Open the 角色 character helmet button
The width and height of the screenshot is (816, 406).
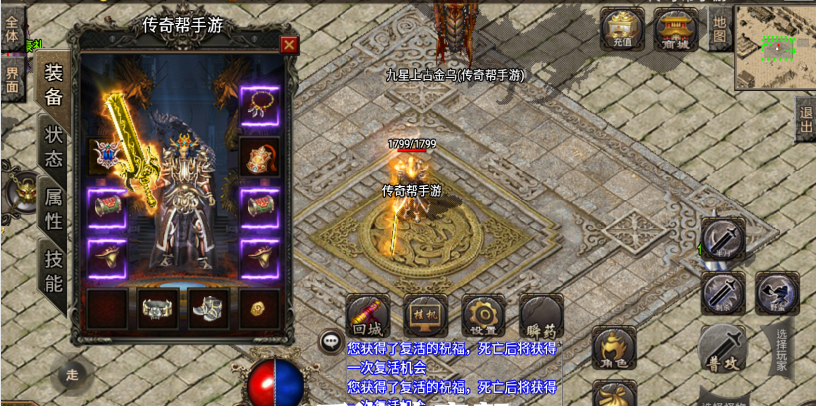tap(614, 350)
